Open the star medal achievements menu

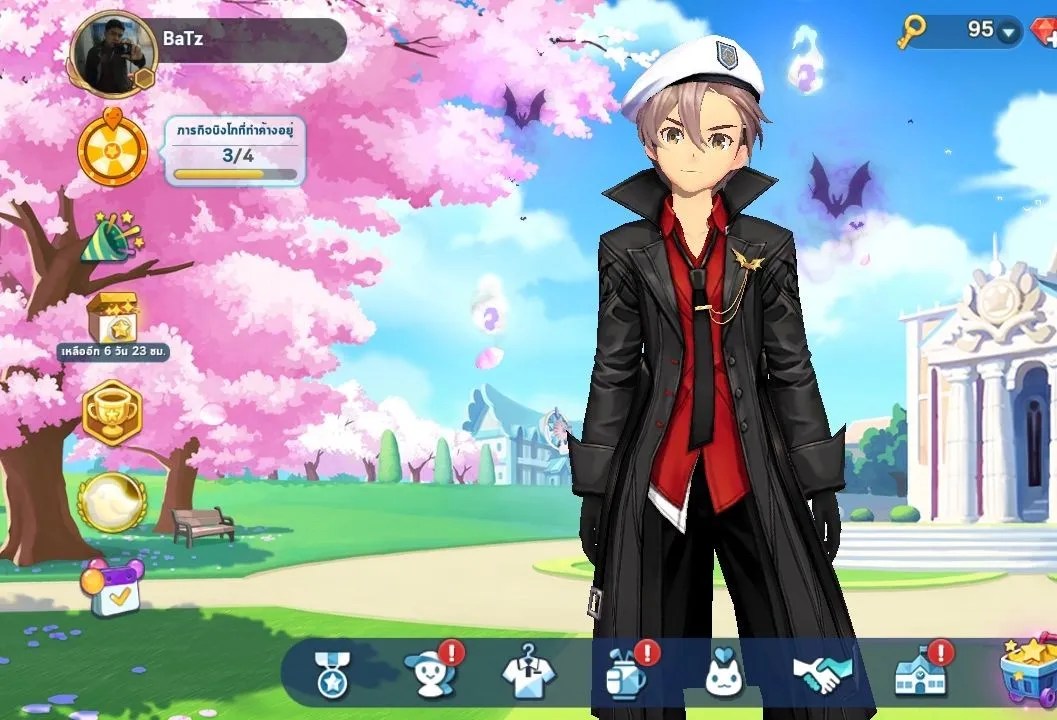pos(330,673)
